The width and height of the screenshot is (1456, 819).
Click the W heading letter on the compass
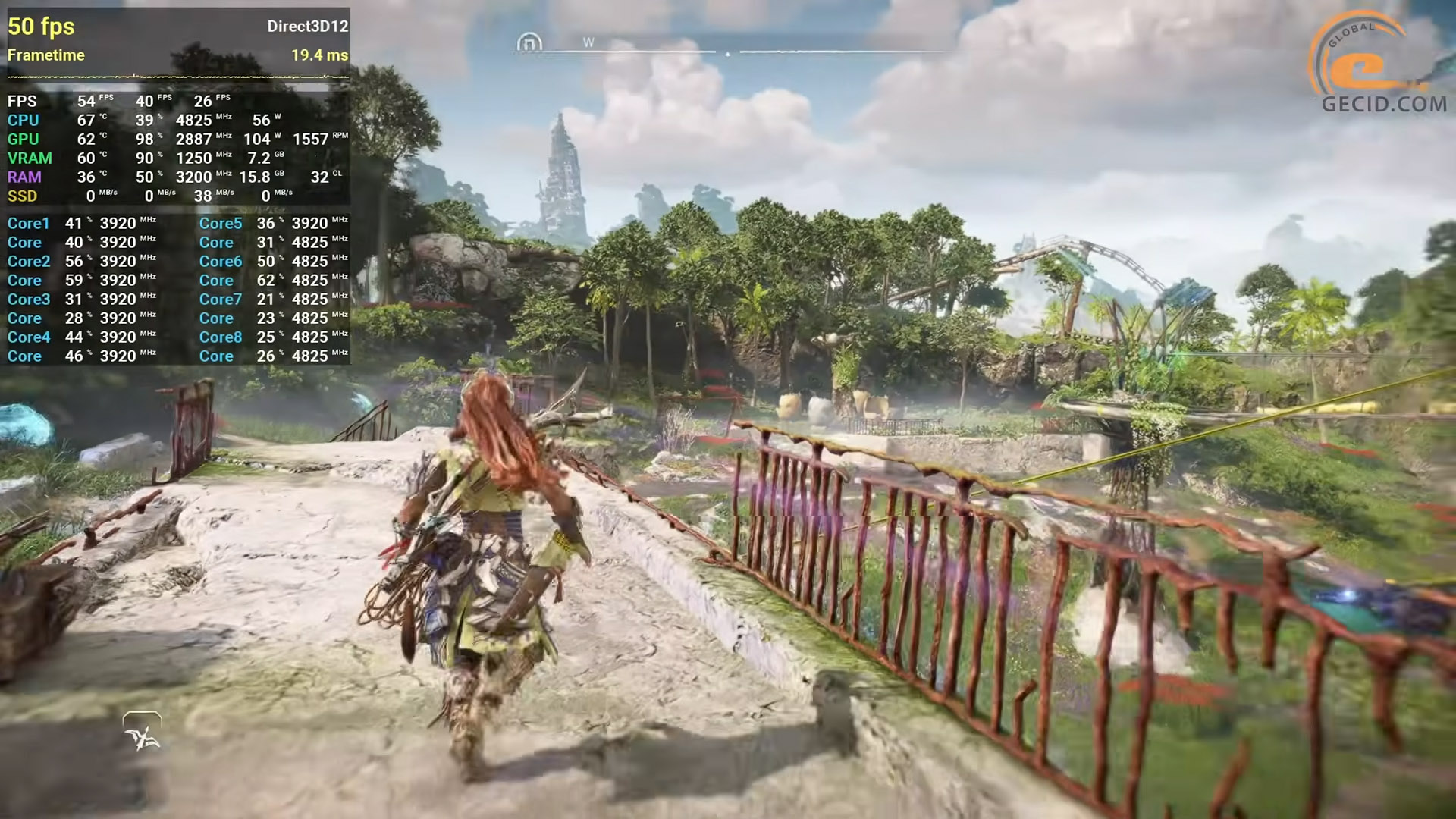(588, 42)
